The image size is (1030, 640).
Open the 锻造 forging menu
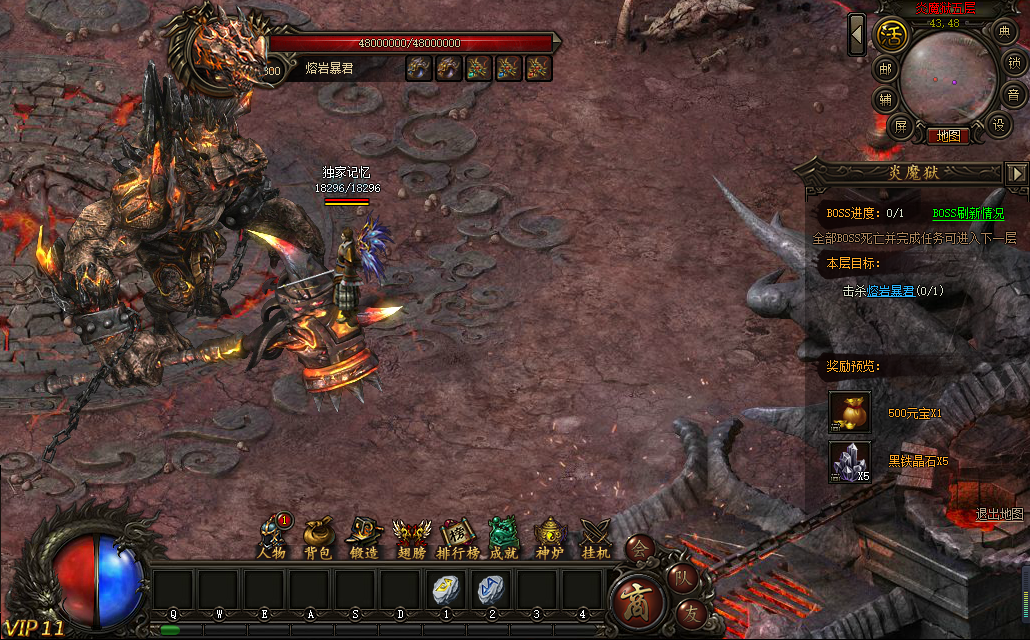coord(364,537)
